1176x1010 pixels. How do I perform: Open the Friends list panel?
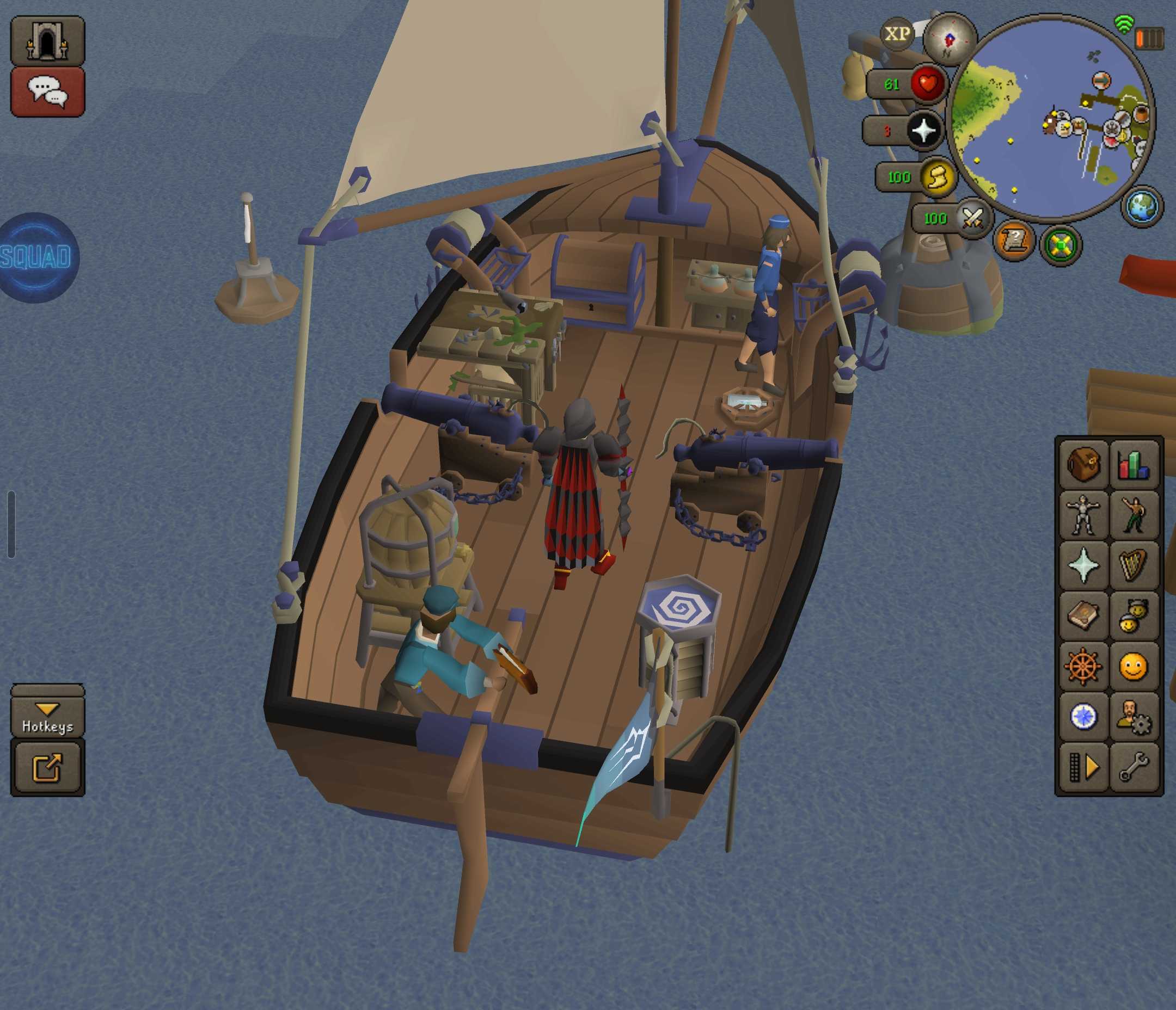1134,614
